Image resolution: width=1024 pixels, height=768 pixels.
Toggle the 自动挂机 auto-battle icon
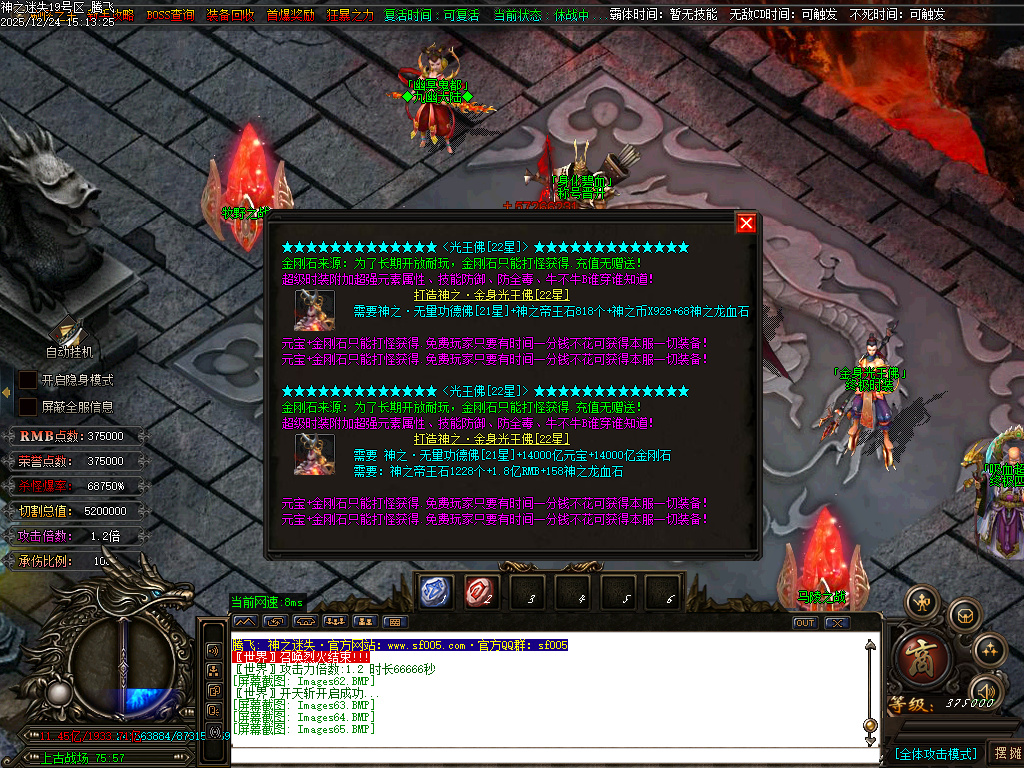[x=69, y=331]
